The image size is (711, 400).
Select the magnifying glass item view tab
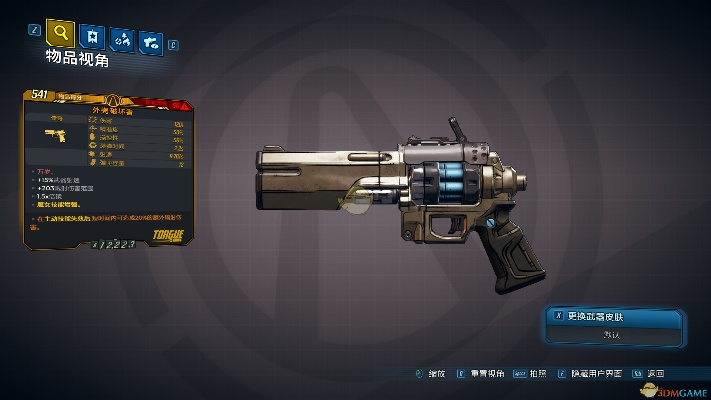[62, 34]
